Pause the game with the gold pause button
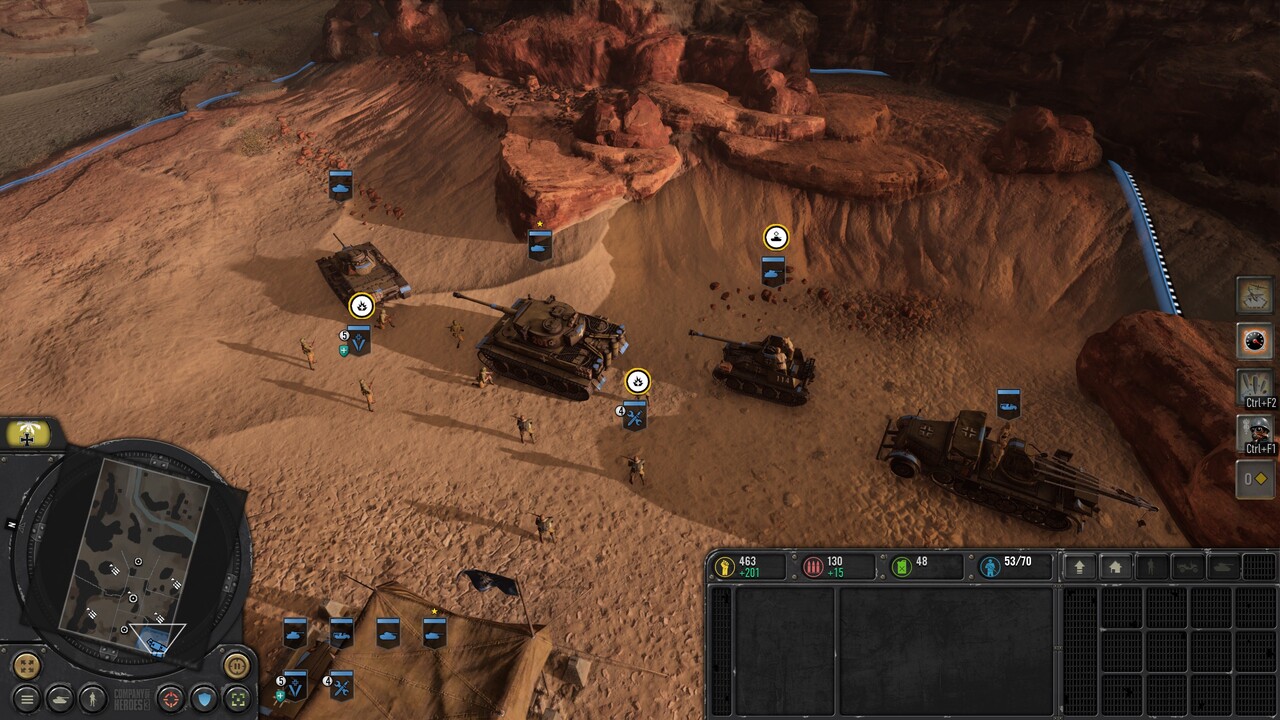The image size is (1280, 720). click(x=236, y=664)
